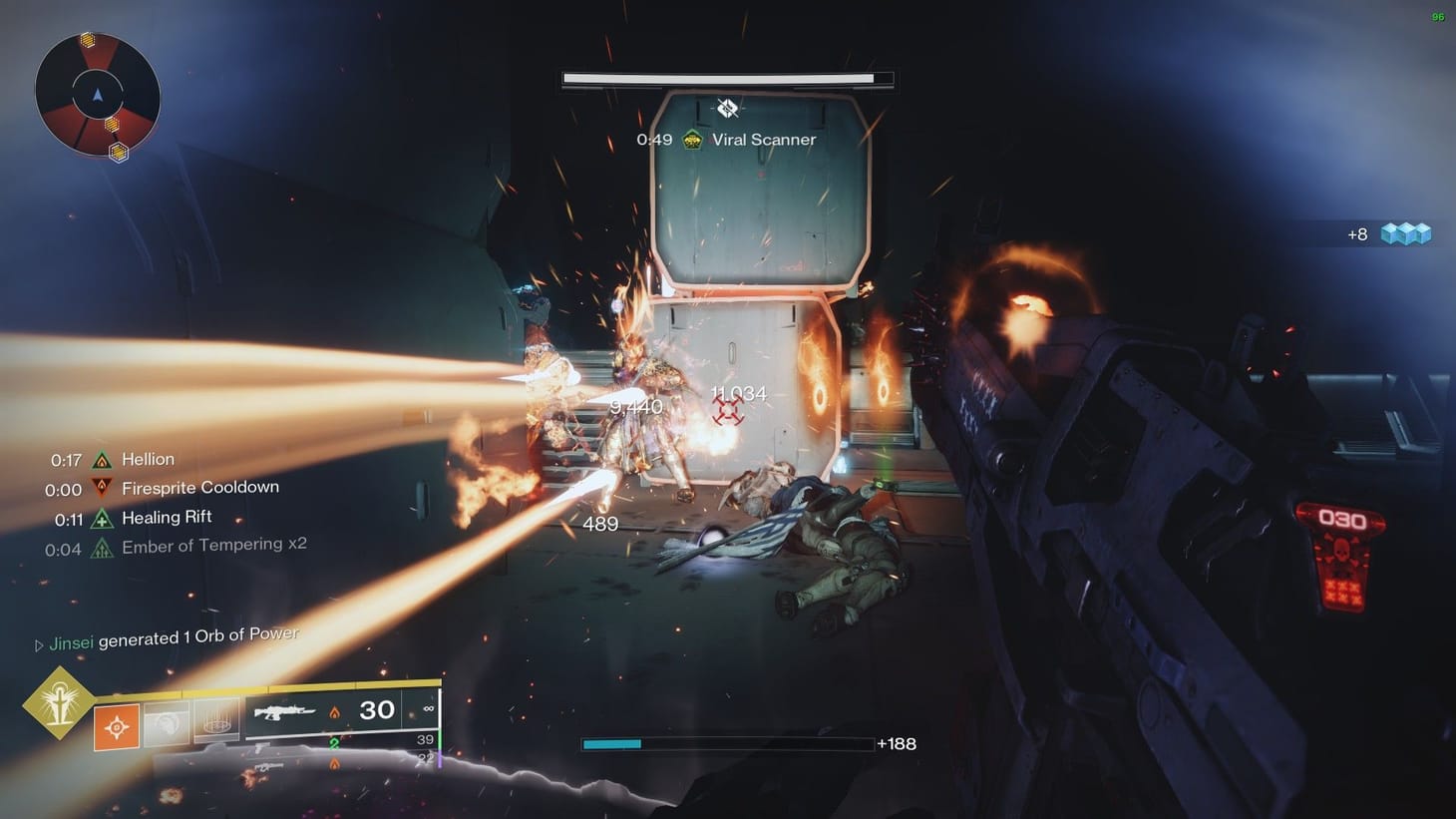Click the Firesprite Cooldown debuff icon
Viewport: 1456px width, 819px height.
100,488
